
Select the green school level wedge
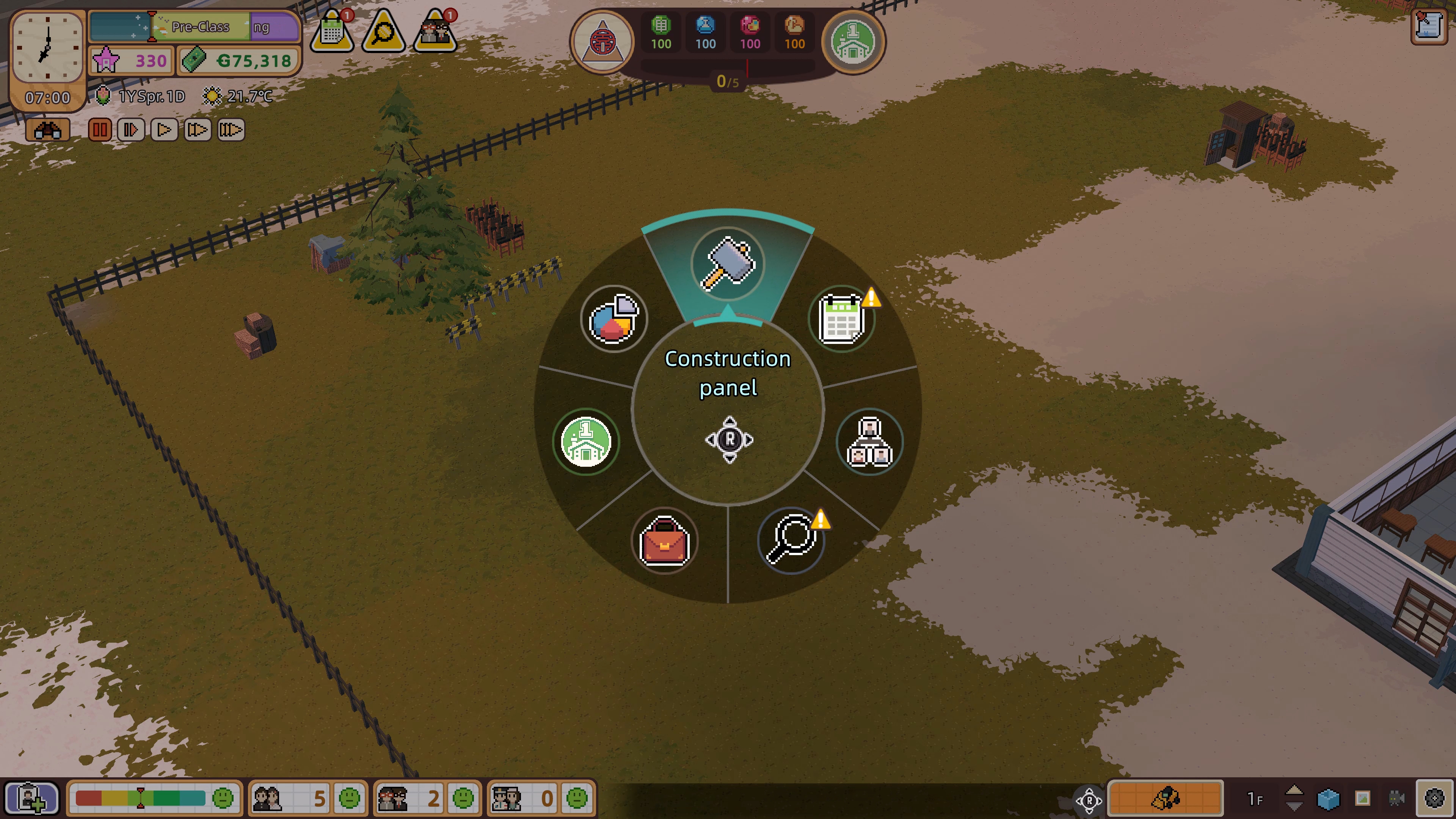(x=585, y=441)
